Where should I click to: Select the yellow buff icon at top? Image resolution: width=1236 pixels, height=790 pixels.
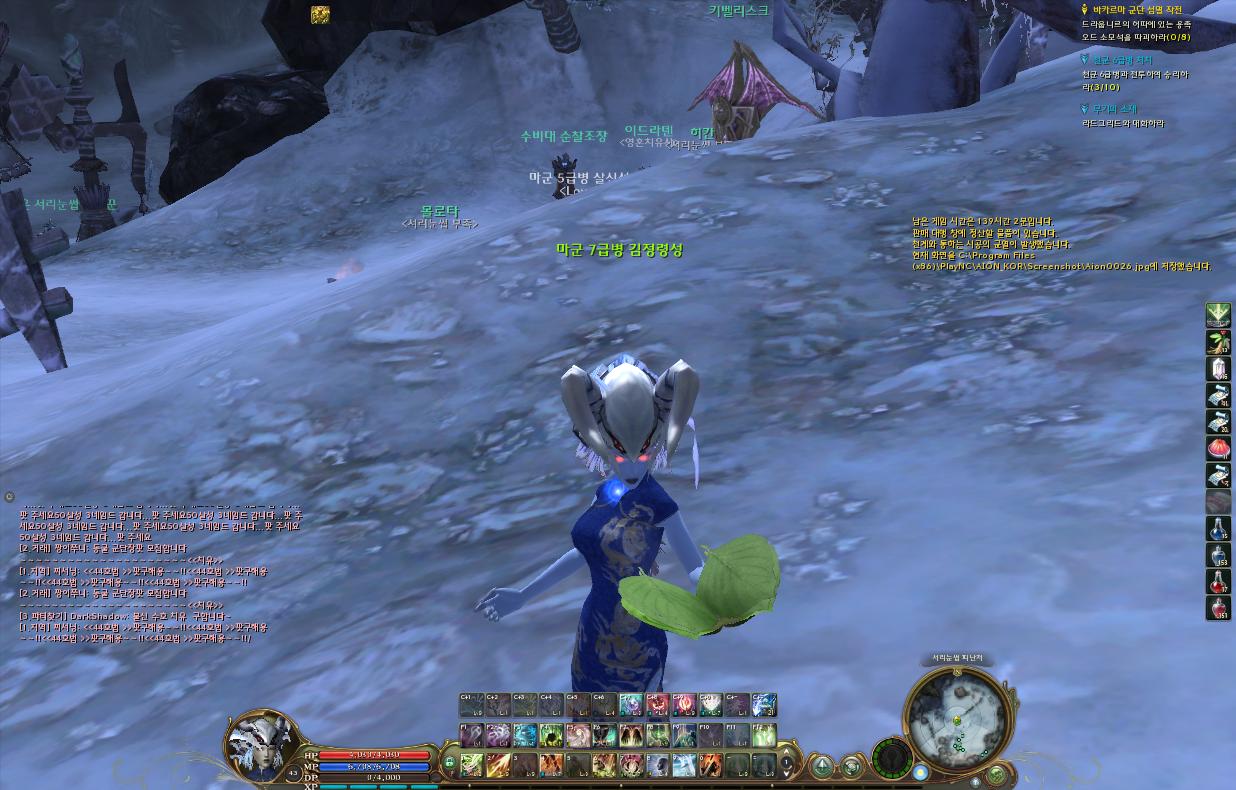pos(320,14)
